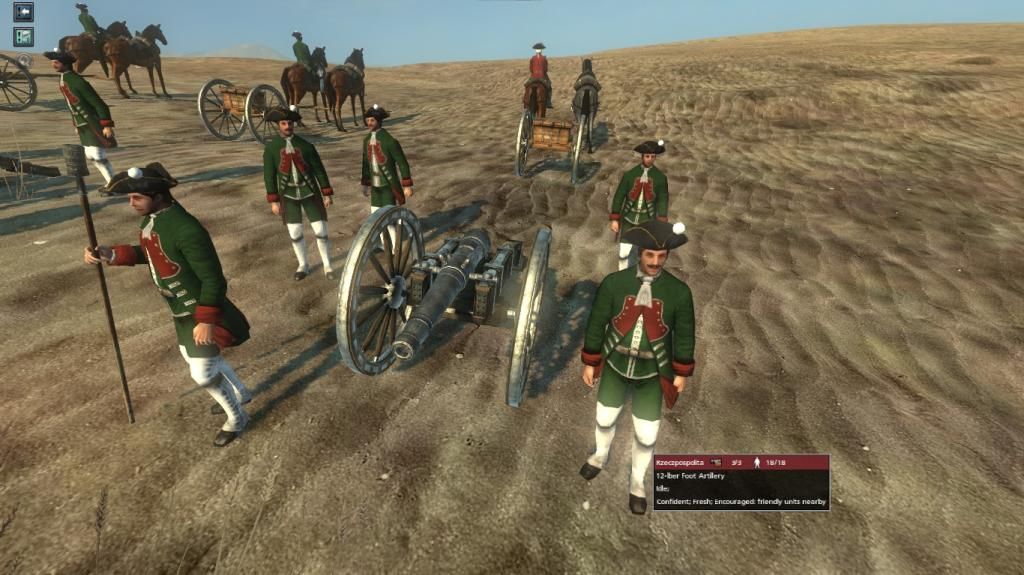Click the green exclamation panel icon
Screen dimensions: 1024x575
(23, 37)
